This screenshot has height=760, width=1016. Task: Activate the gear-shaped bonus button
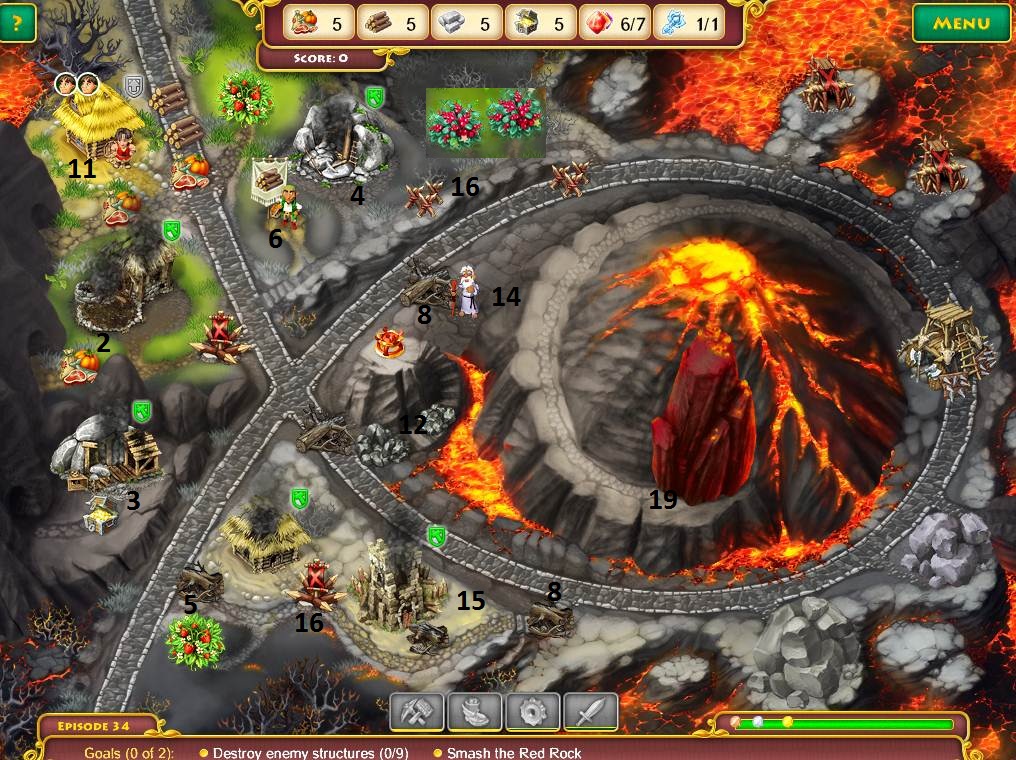[x=532, y=712]
